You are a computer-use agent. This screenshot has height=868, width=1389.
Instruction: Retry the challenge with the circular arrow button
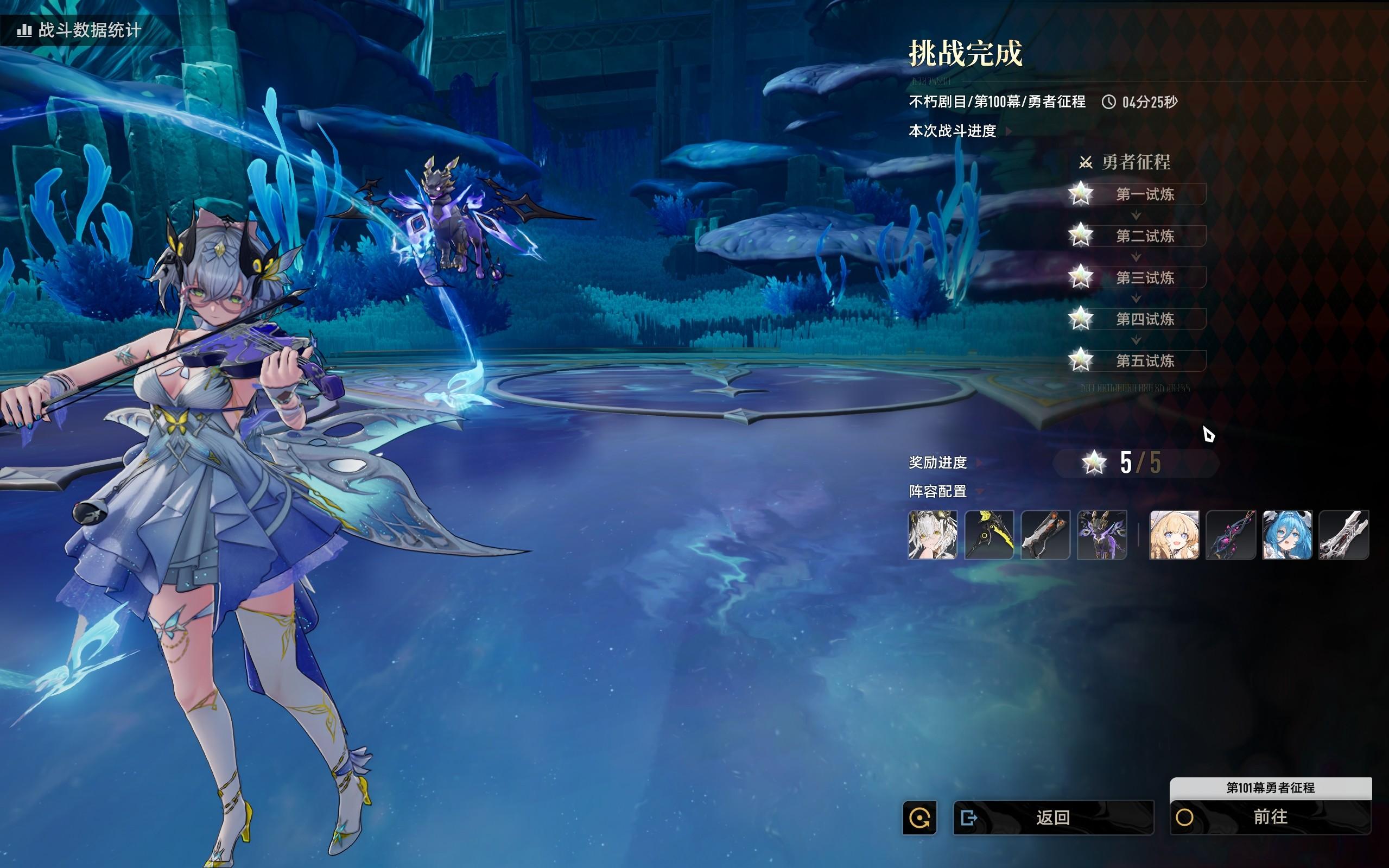(919, 818)
